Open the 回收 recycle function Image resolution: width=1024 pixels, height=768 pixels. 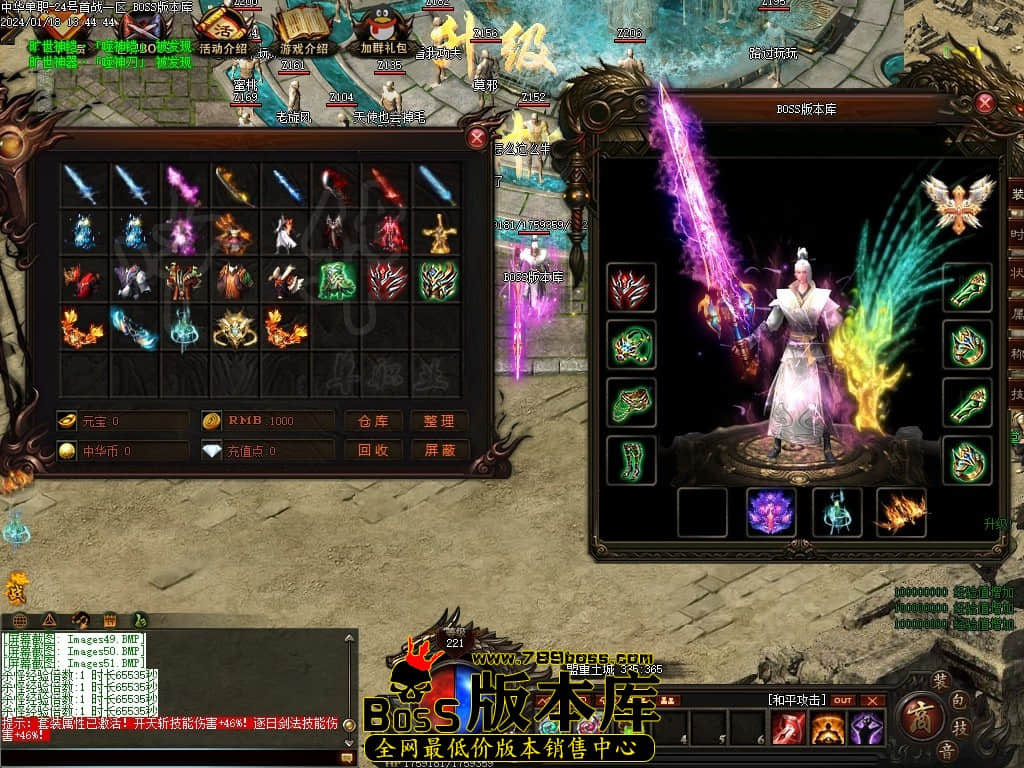tap(373, 451)
